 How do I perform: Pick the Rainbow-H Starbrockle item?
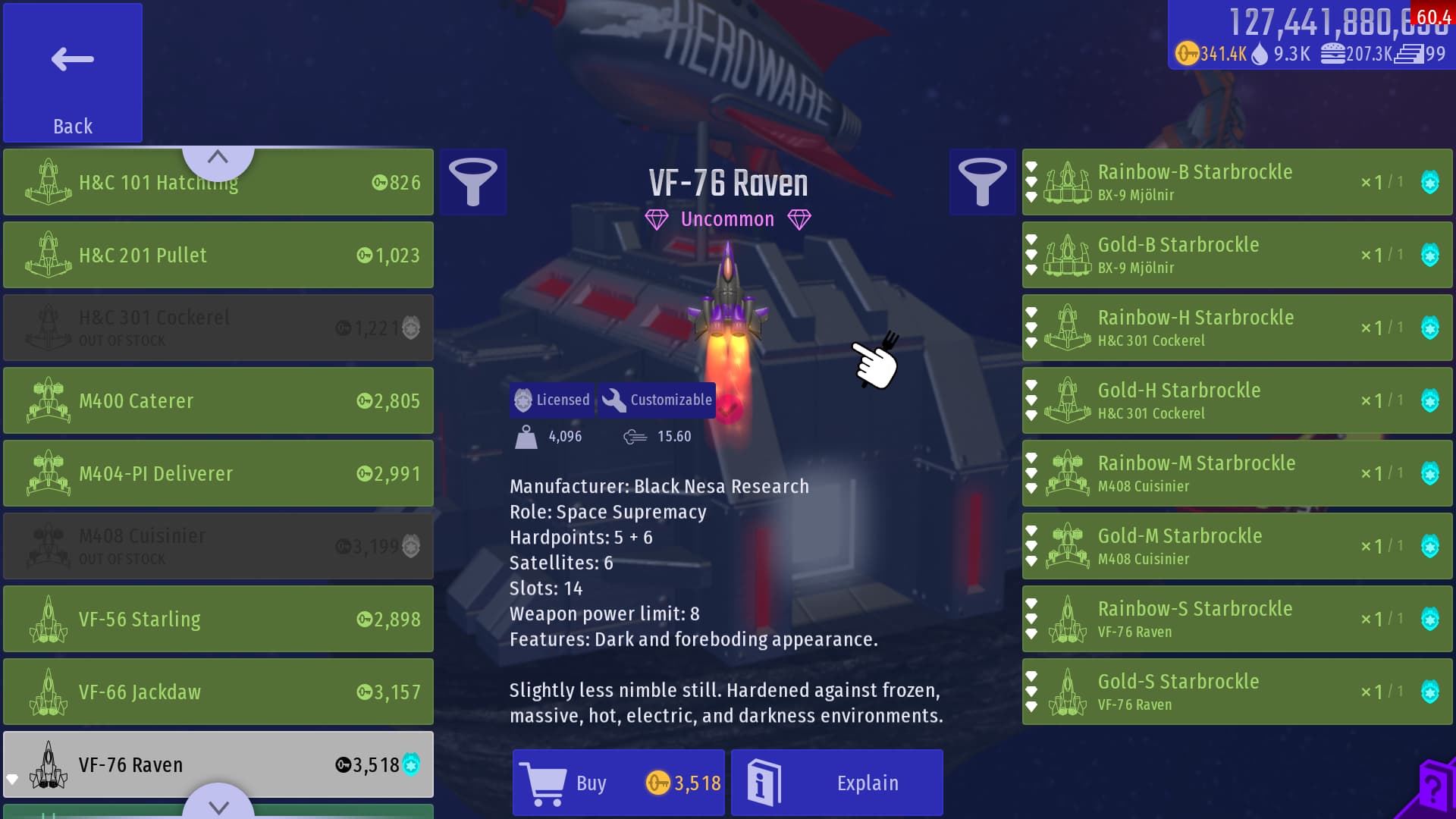click(1236, 328)
